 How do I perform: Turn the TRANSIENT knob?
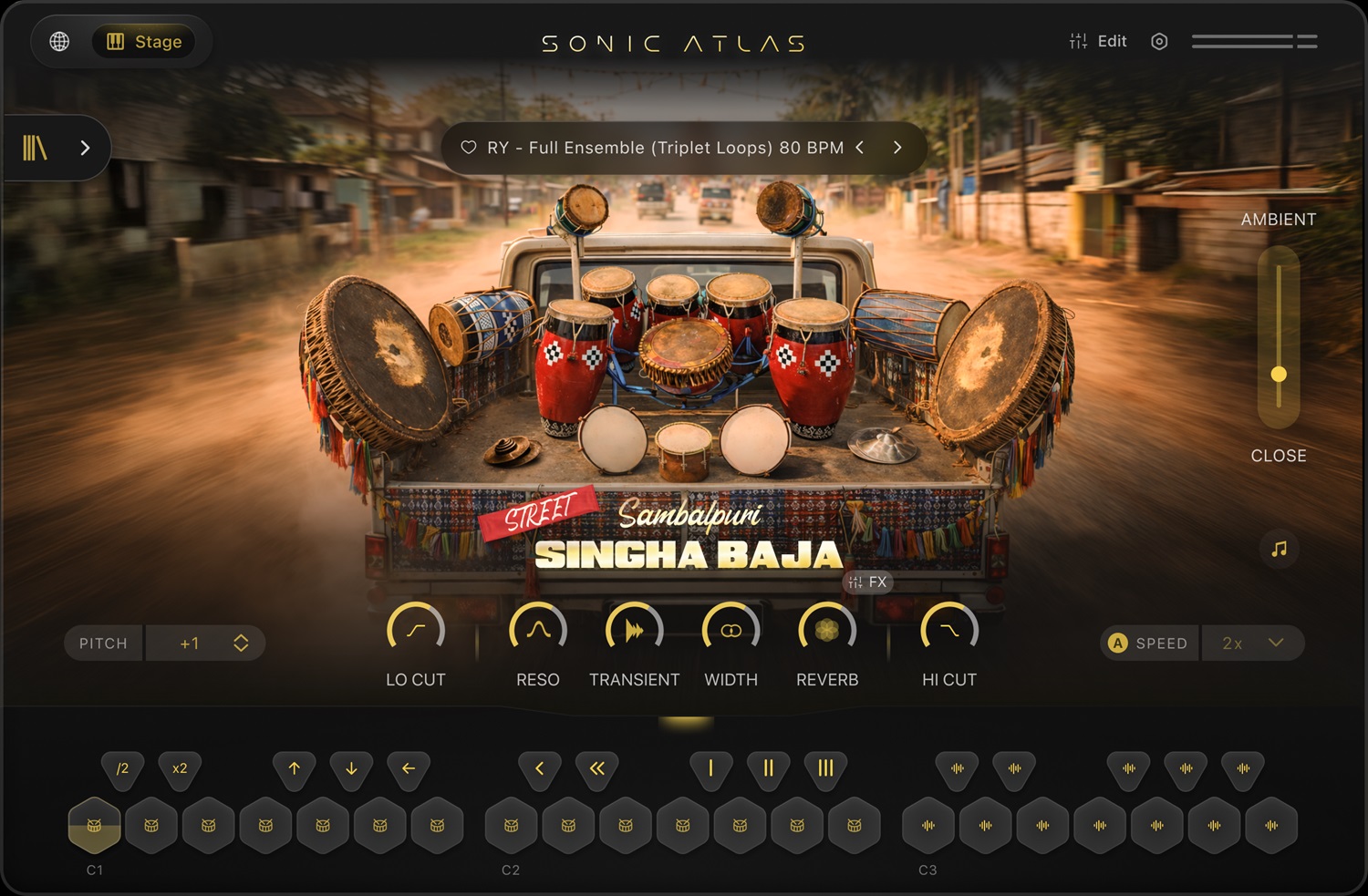click(x=635, y=630)
